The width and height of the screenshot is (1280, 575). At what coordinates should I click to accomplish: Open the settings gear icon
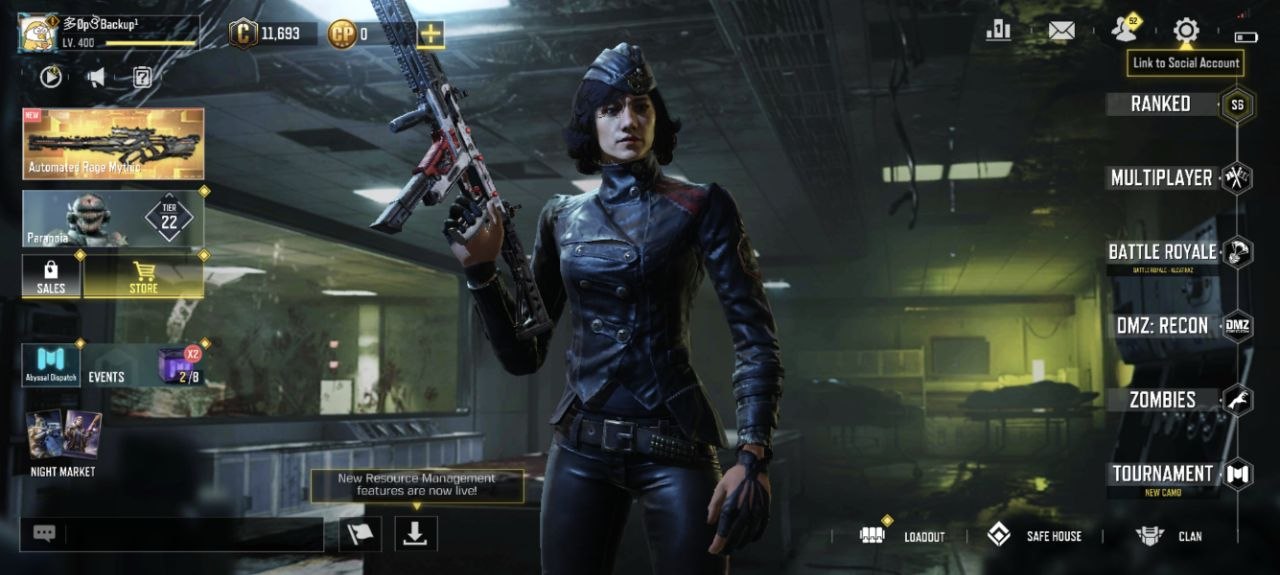[1186, 30]
